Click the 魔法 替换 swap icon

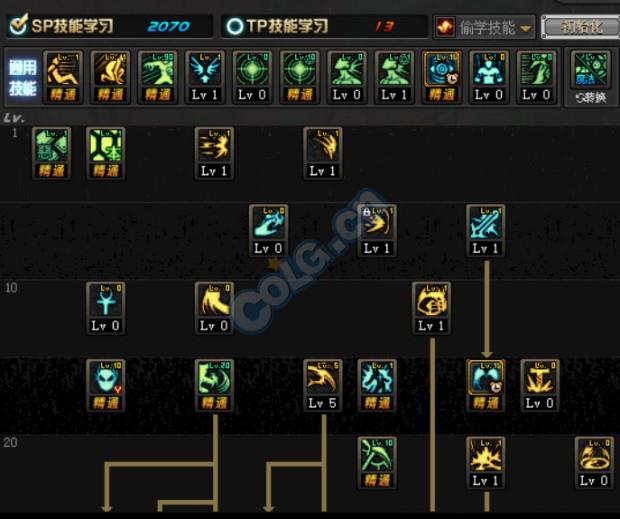pos(590,77)
